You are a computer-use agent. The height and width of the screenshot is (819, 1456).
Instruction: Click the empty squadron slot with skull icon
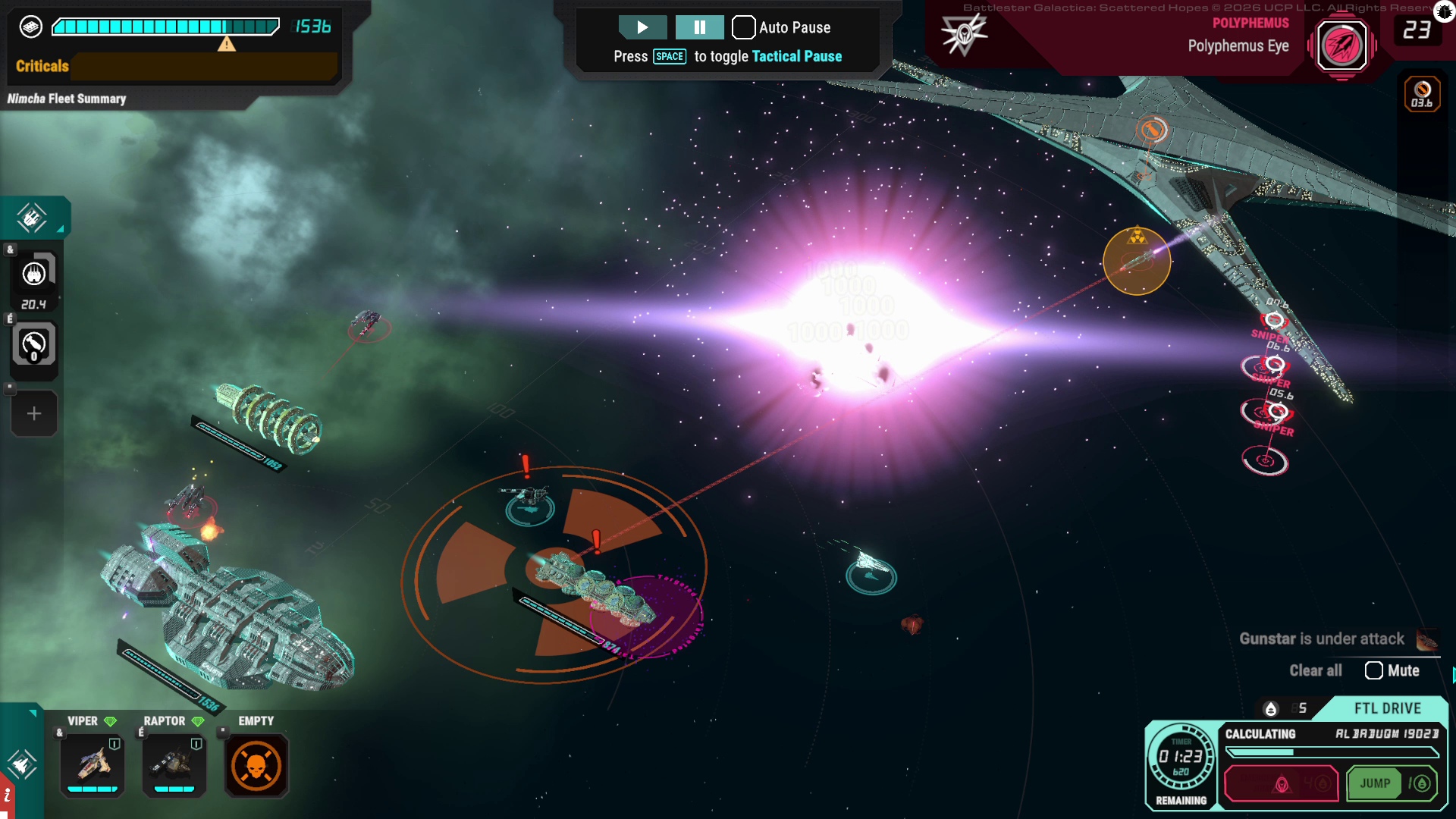[256, 765]
